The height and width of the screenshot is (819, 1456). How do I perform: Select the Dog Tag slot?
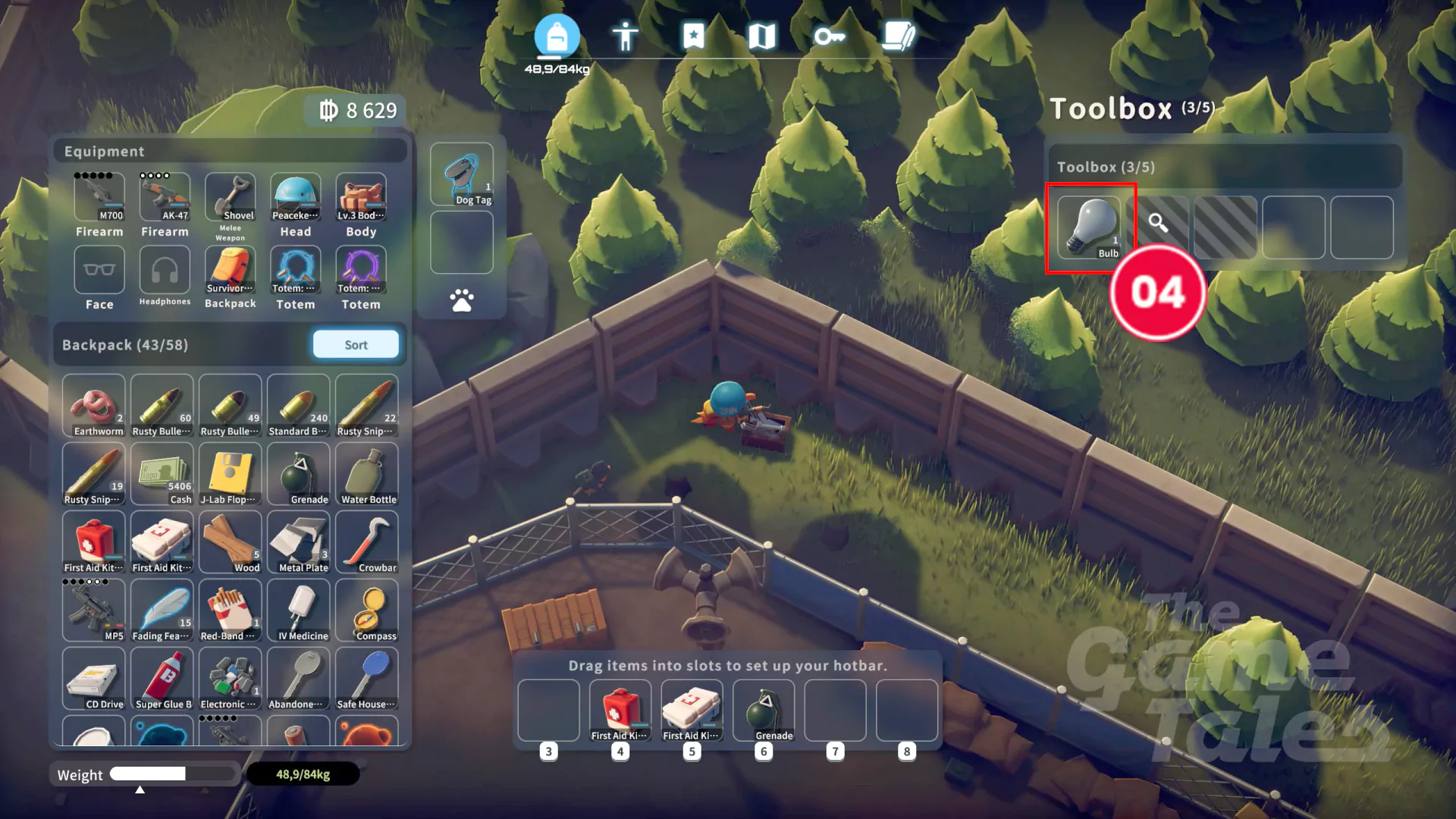click(462, 175)
